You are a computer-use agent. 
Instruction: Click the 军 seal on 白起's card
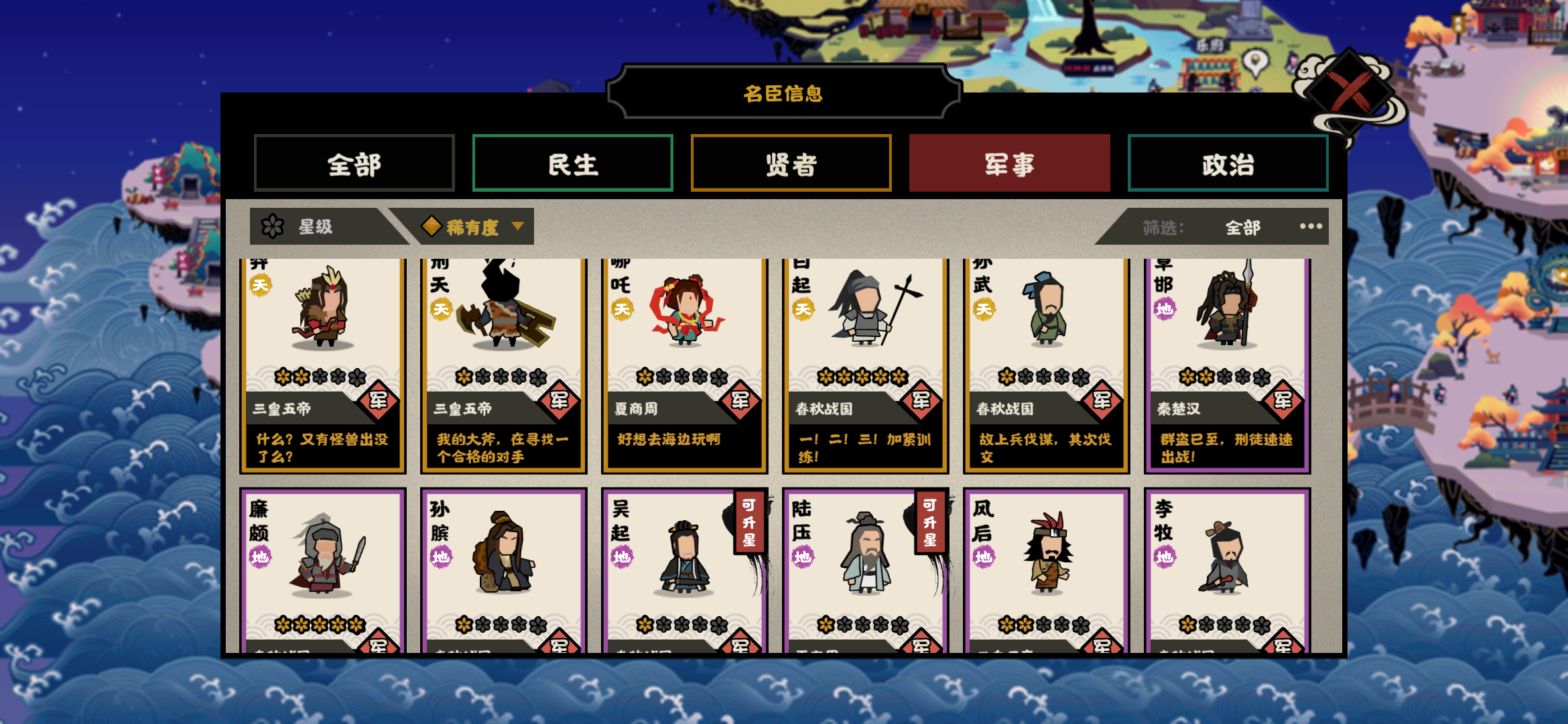[921, 399]
